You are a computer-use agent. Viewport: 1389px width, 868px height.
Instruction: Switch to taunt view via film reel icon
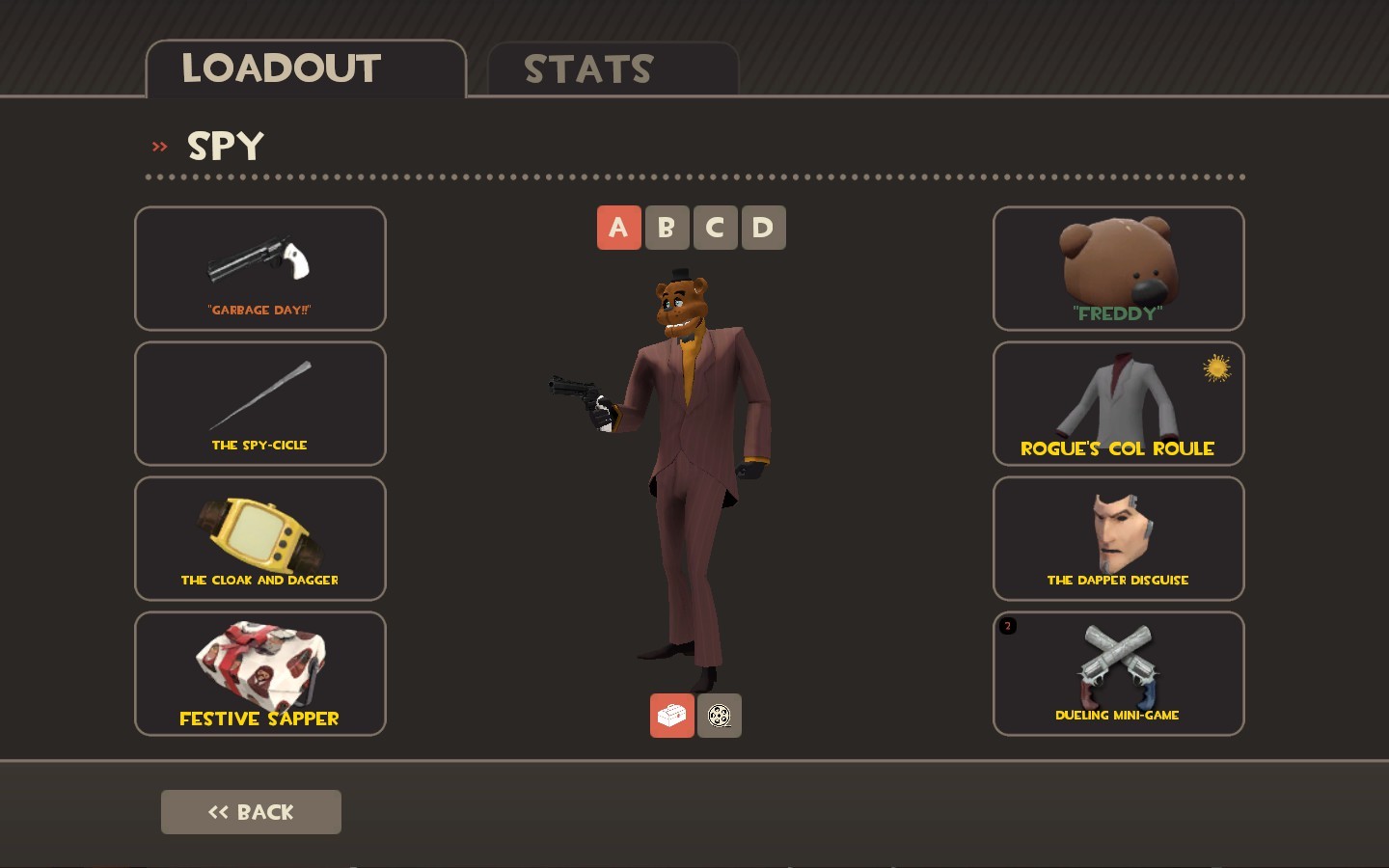[720, 716]
